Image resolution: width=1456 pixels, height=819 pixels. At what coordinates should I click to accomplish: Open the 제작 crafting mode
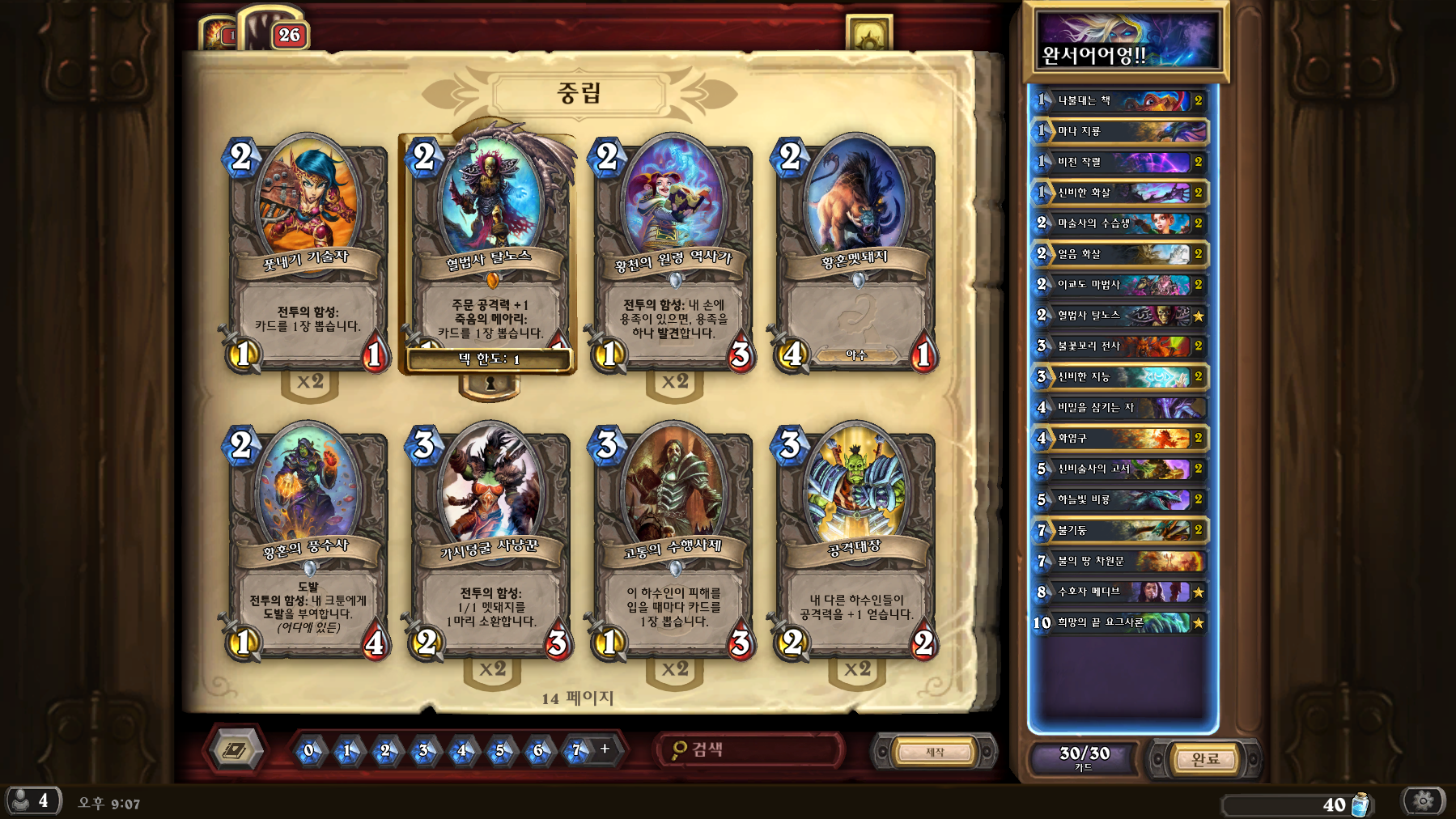click(x=935, y=752)
